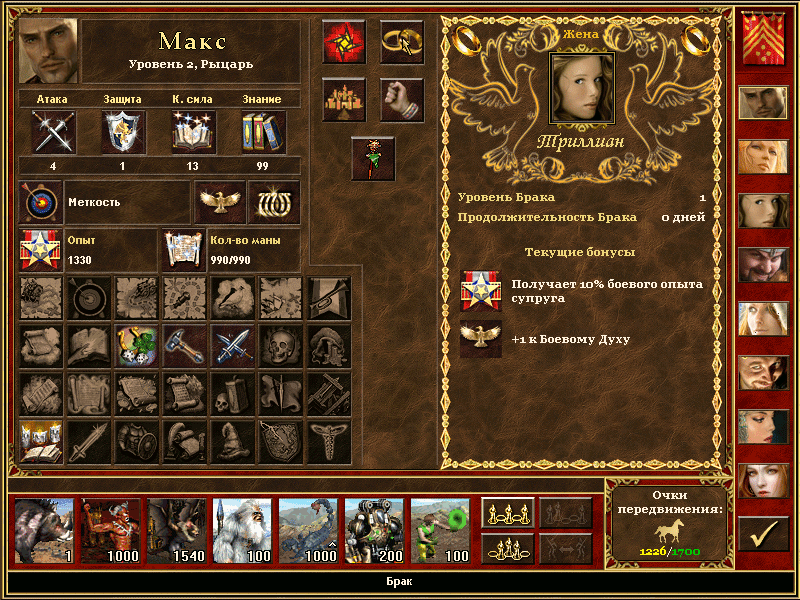Select the crossed blue swords slot
Screen dimensions: 800x600
[x=233, y=345]
